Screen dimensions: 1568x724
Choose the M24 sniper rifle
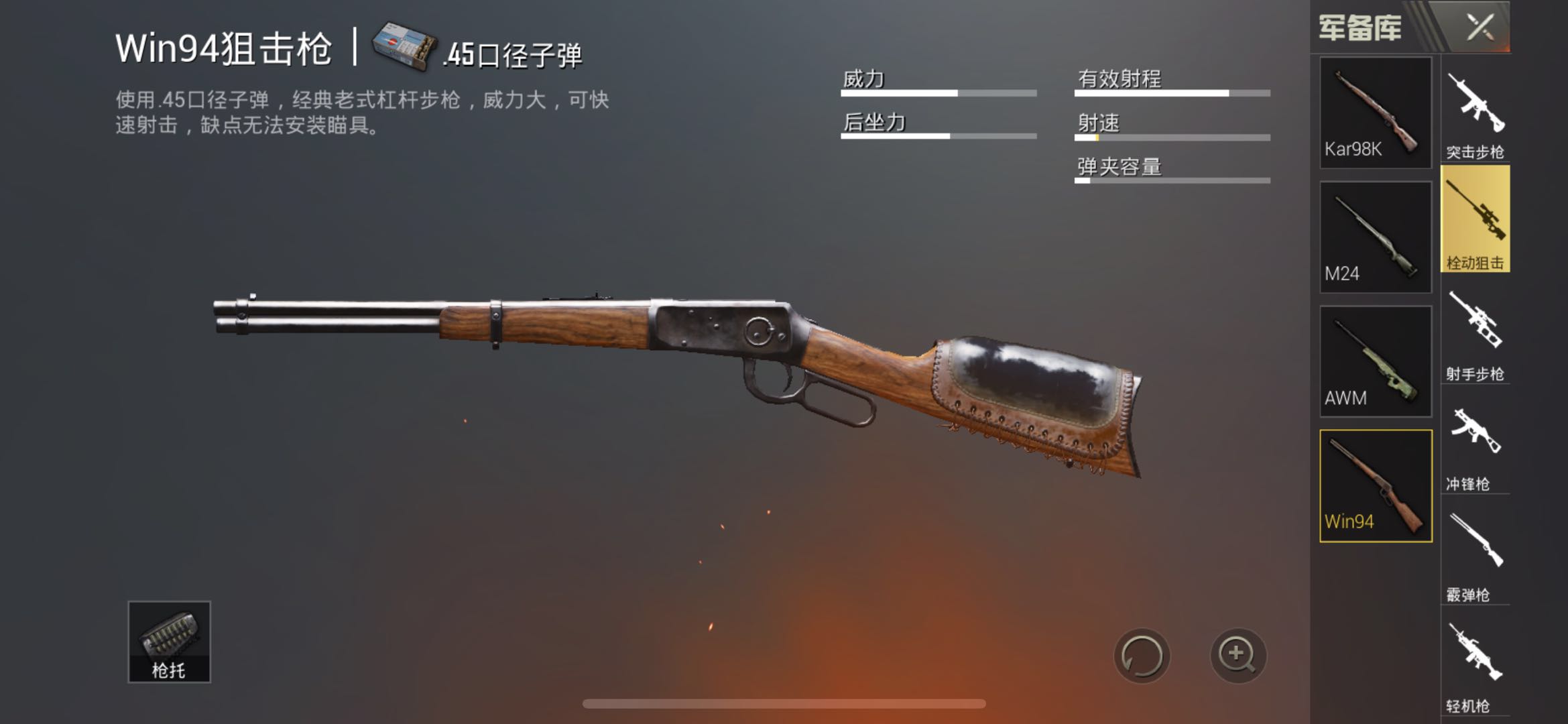tap(1376, 237)
